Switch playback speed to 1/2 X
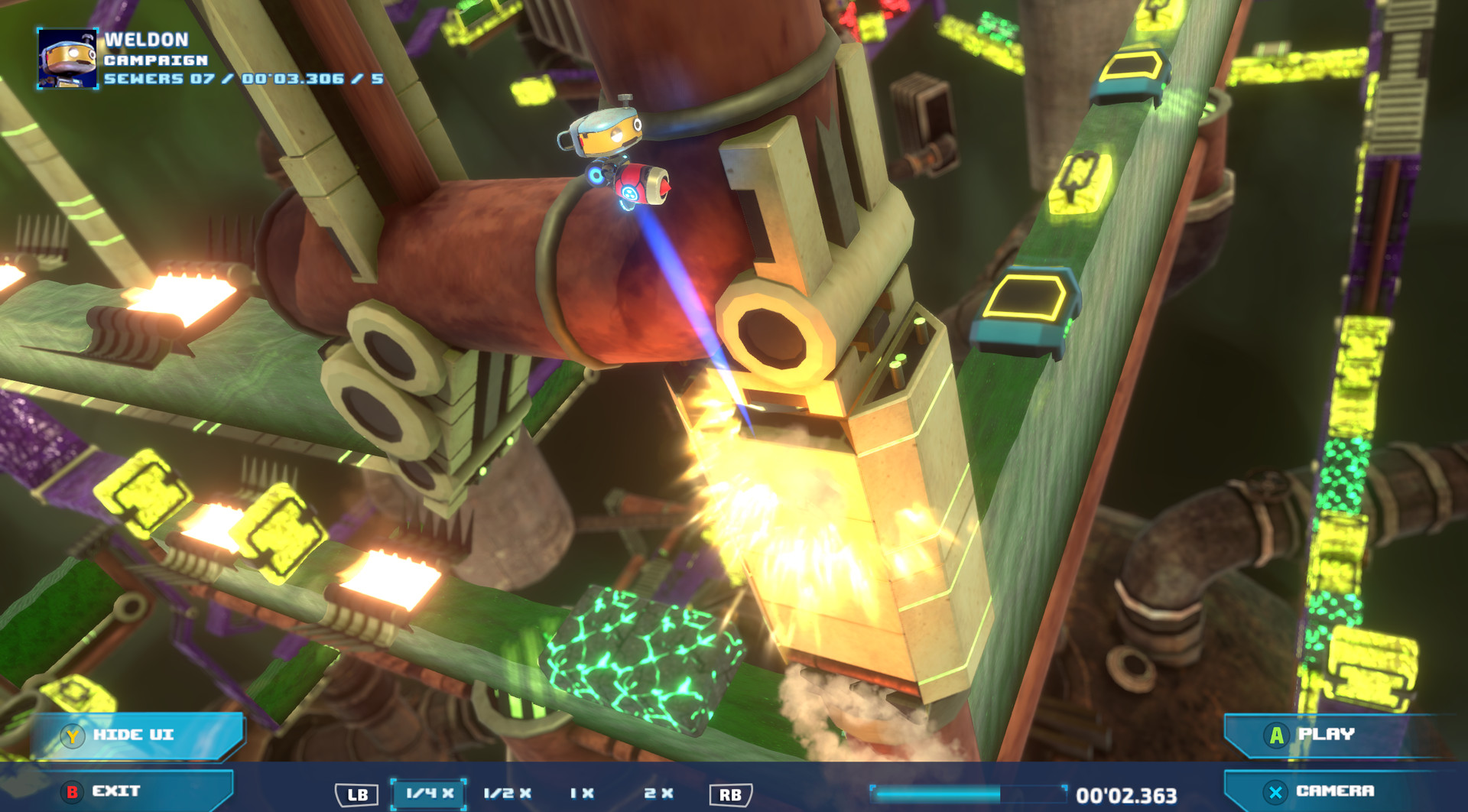Screen dimensions: 1468x812 tap(508, 794)
